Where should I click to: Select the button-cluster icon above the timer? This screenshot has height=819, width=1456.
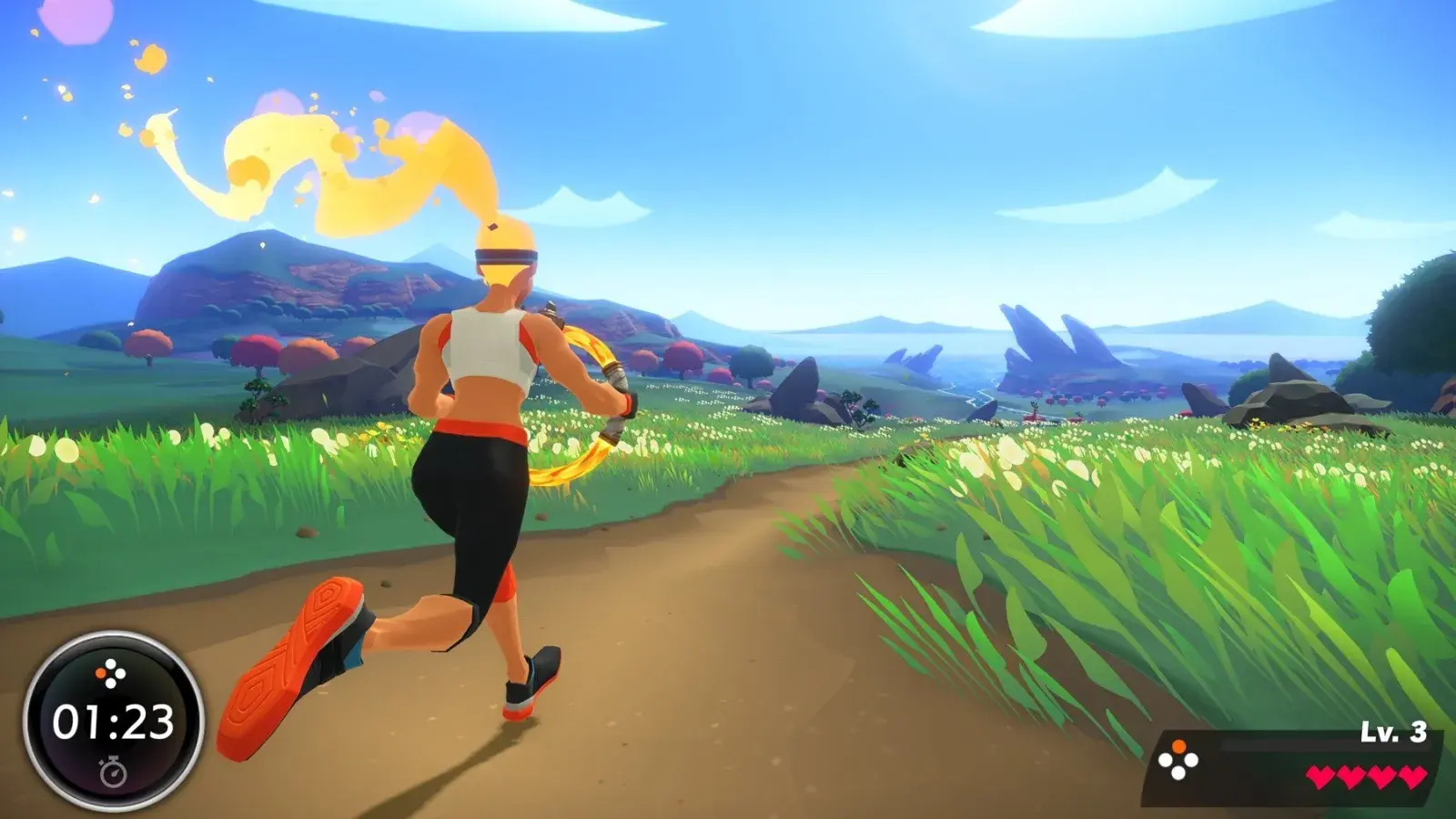point(109,672)
